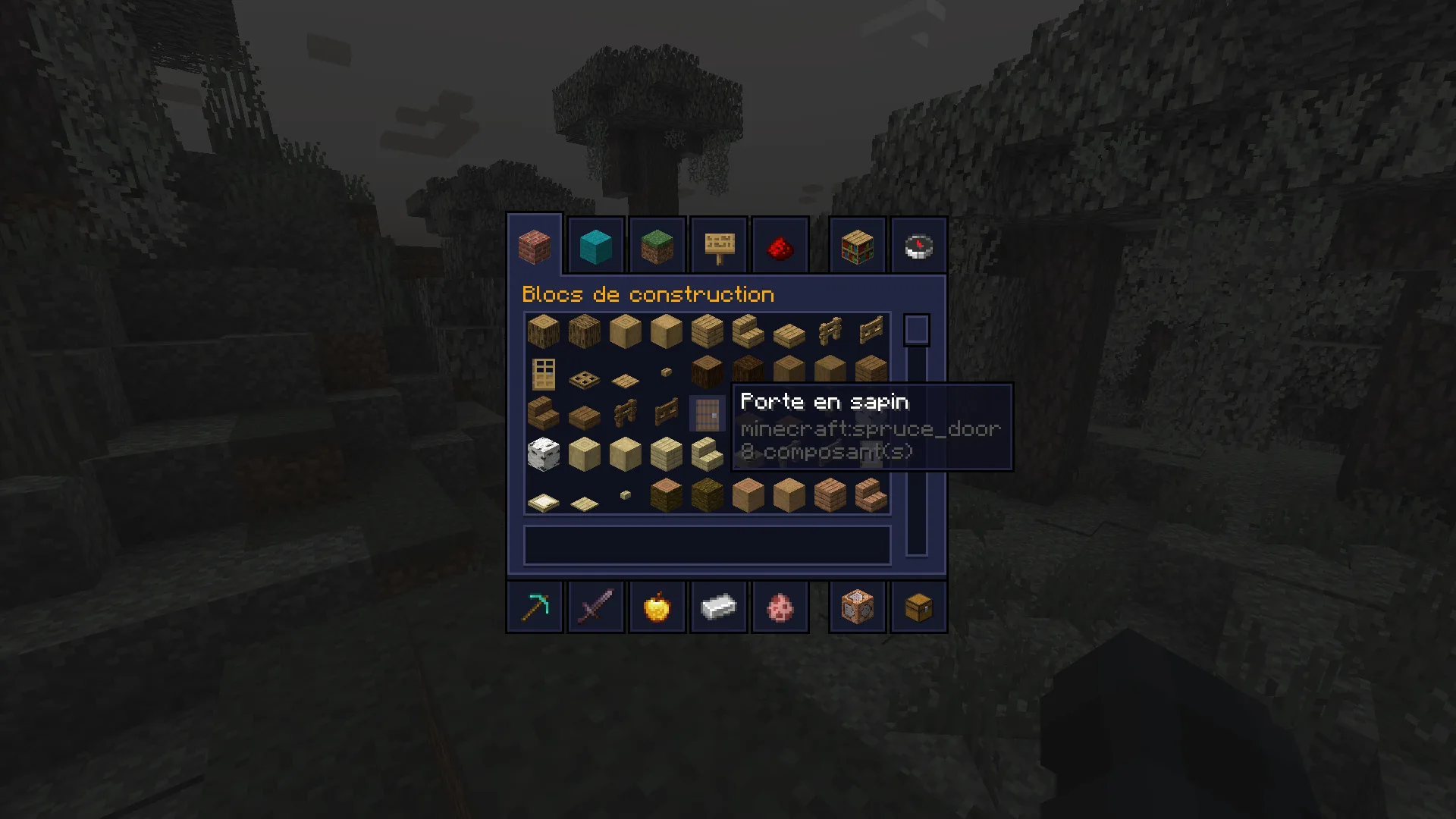Open the compass search tab
1456x819 pixels.
coord(919,246)
